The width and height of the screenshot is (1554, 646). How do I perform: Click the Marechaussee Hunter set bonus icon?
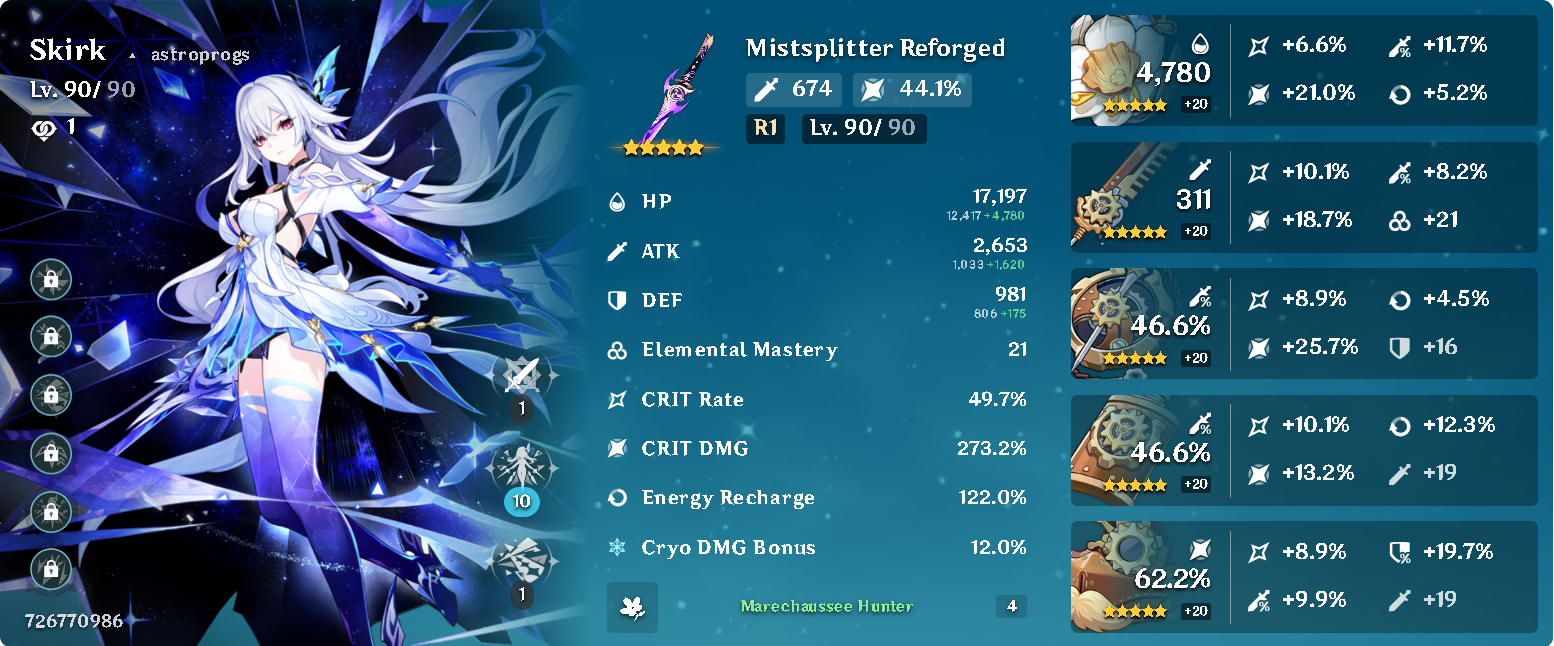[632, 607]
